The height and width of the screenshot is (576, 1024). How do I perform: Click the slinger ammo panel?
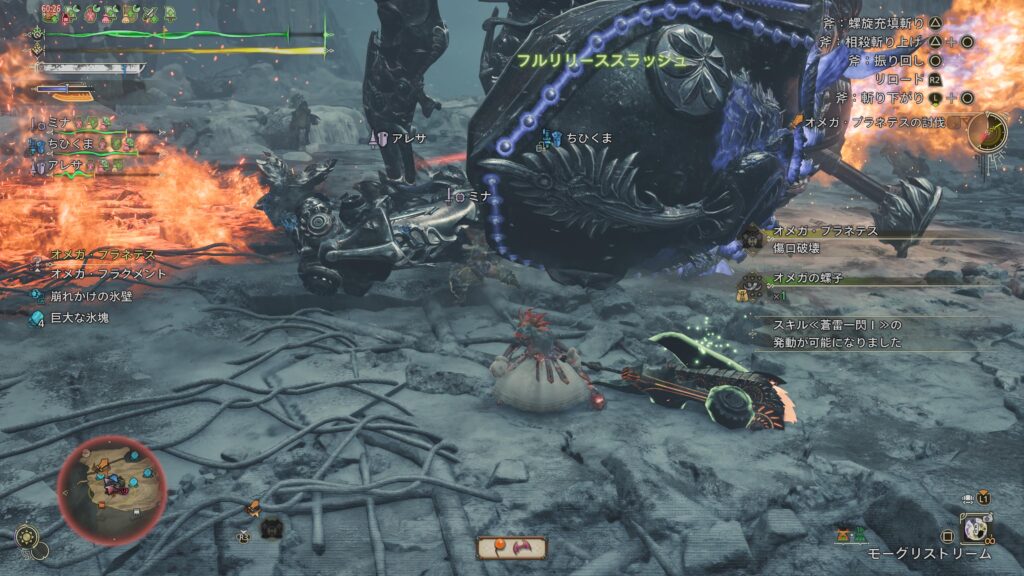click(511, 548)
